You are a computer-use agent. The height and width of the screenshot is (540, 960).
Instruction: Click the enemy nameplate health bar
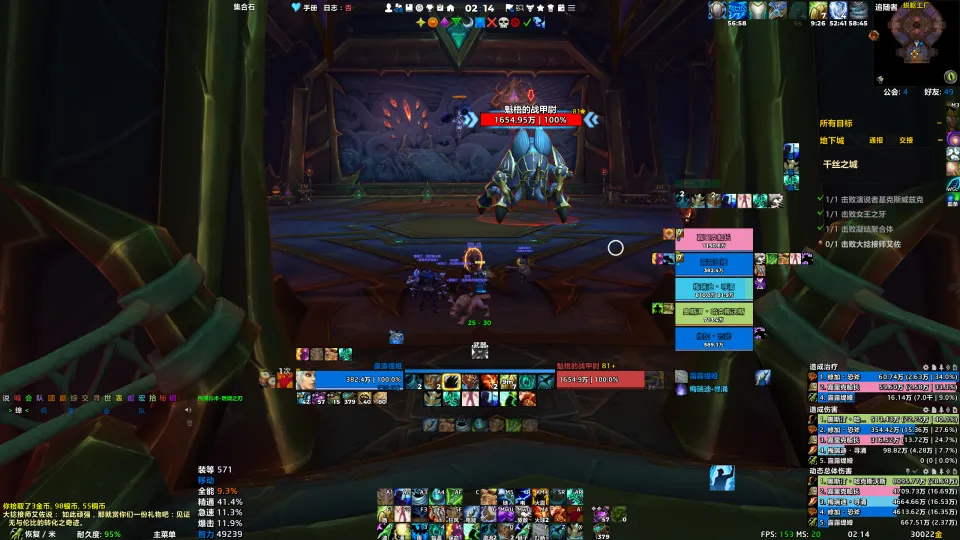[x=530, y=120]
